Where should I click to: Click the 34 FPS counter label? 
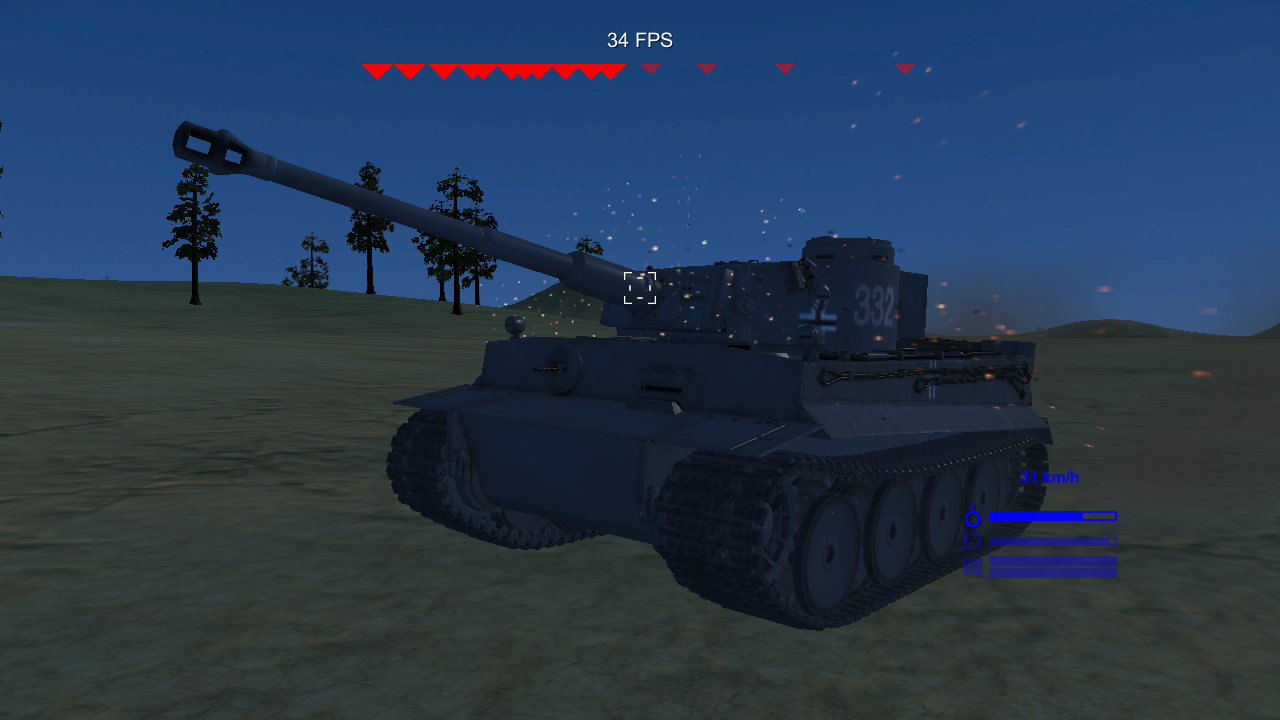coord(638,40)
